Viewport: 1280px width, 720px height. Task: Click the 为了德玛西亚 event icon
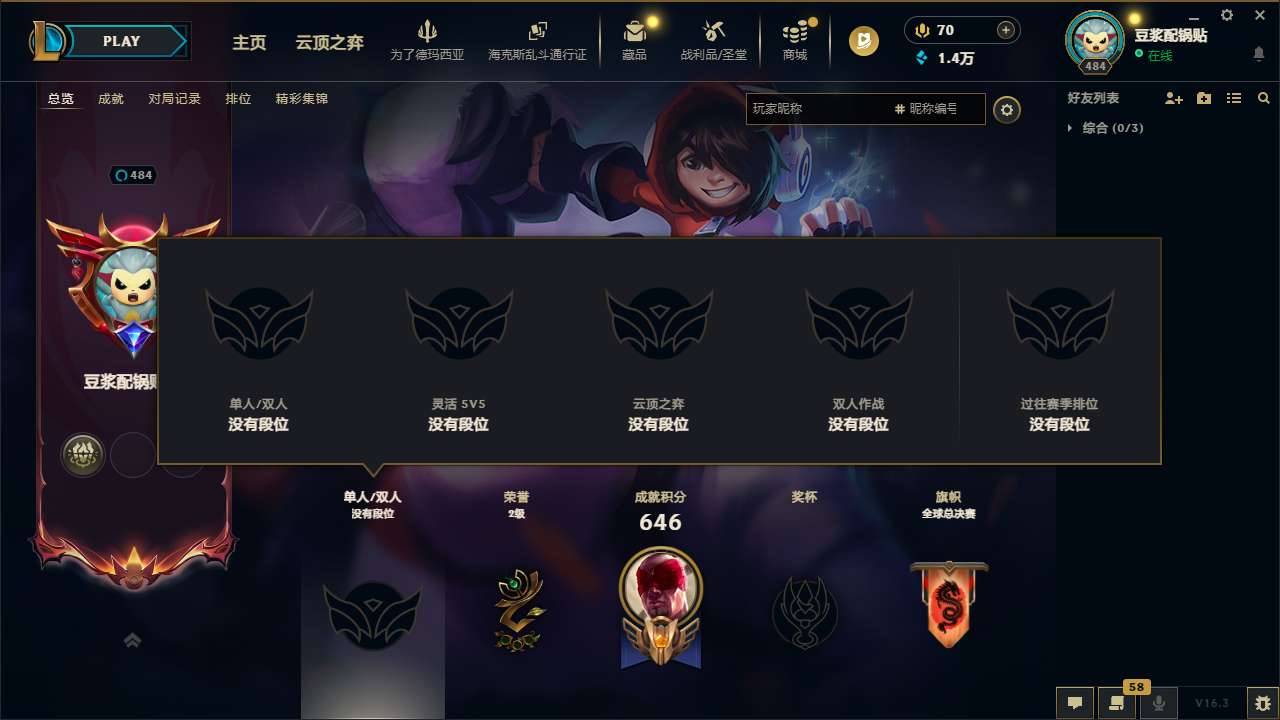click(427, 40)
